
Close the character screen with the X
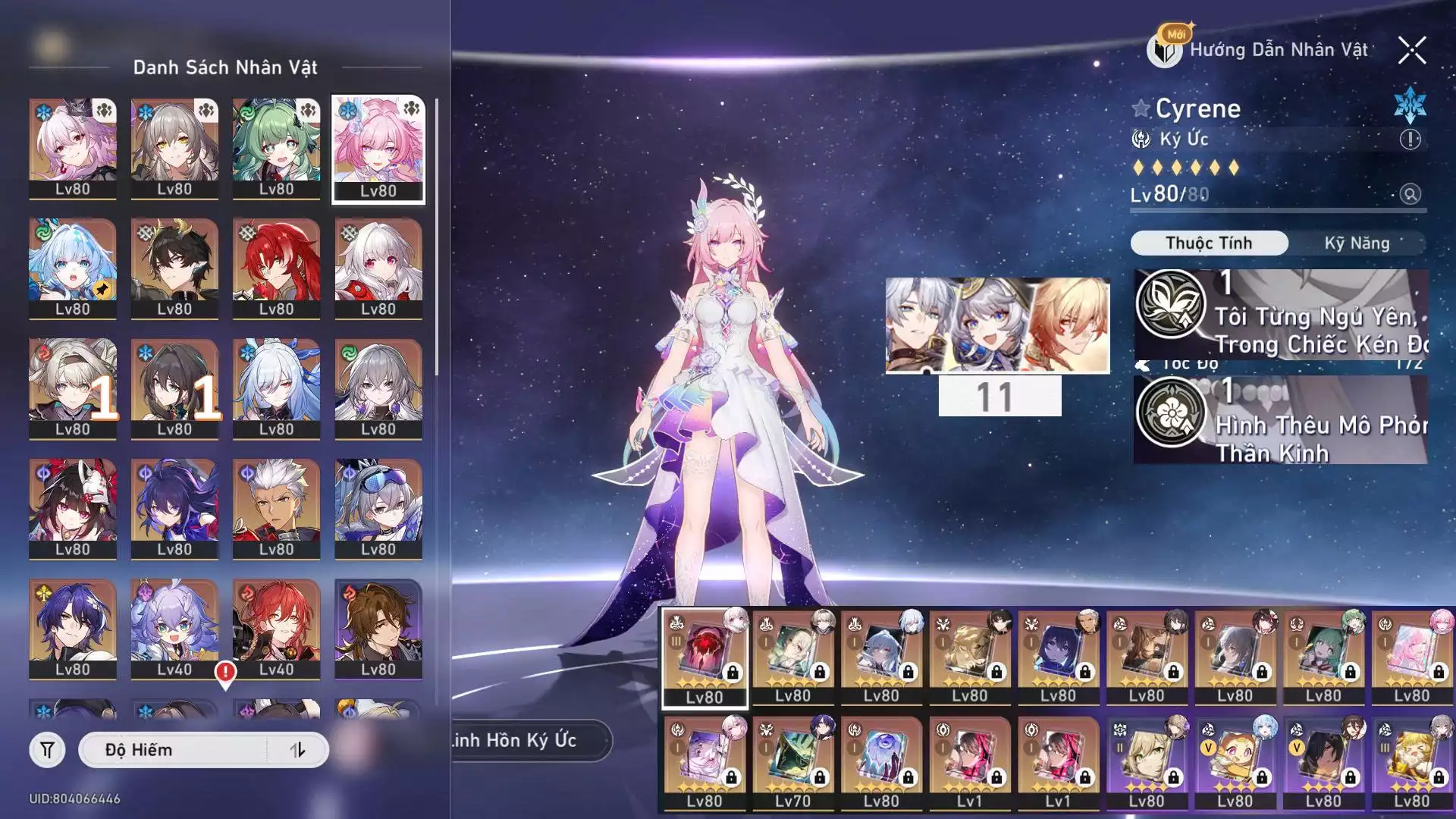[1411, 51]
